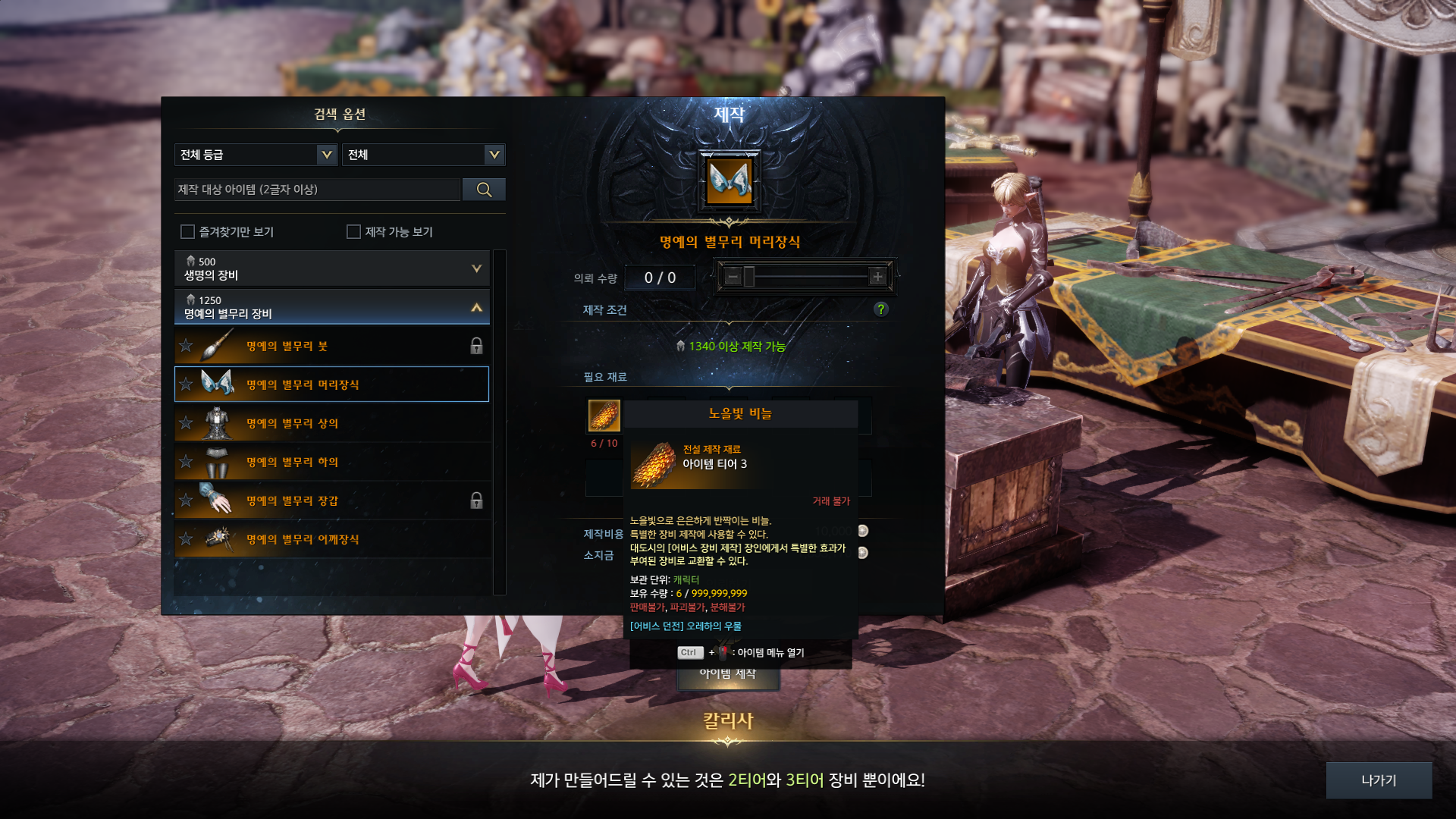Image resolution: width=1456 pixels, height=819 pixels.
Task: Click the 노을빛 비늘 material slot
Action: [604, 416]
